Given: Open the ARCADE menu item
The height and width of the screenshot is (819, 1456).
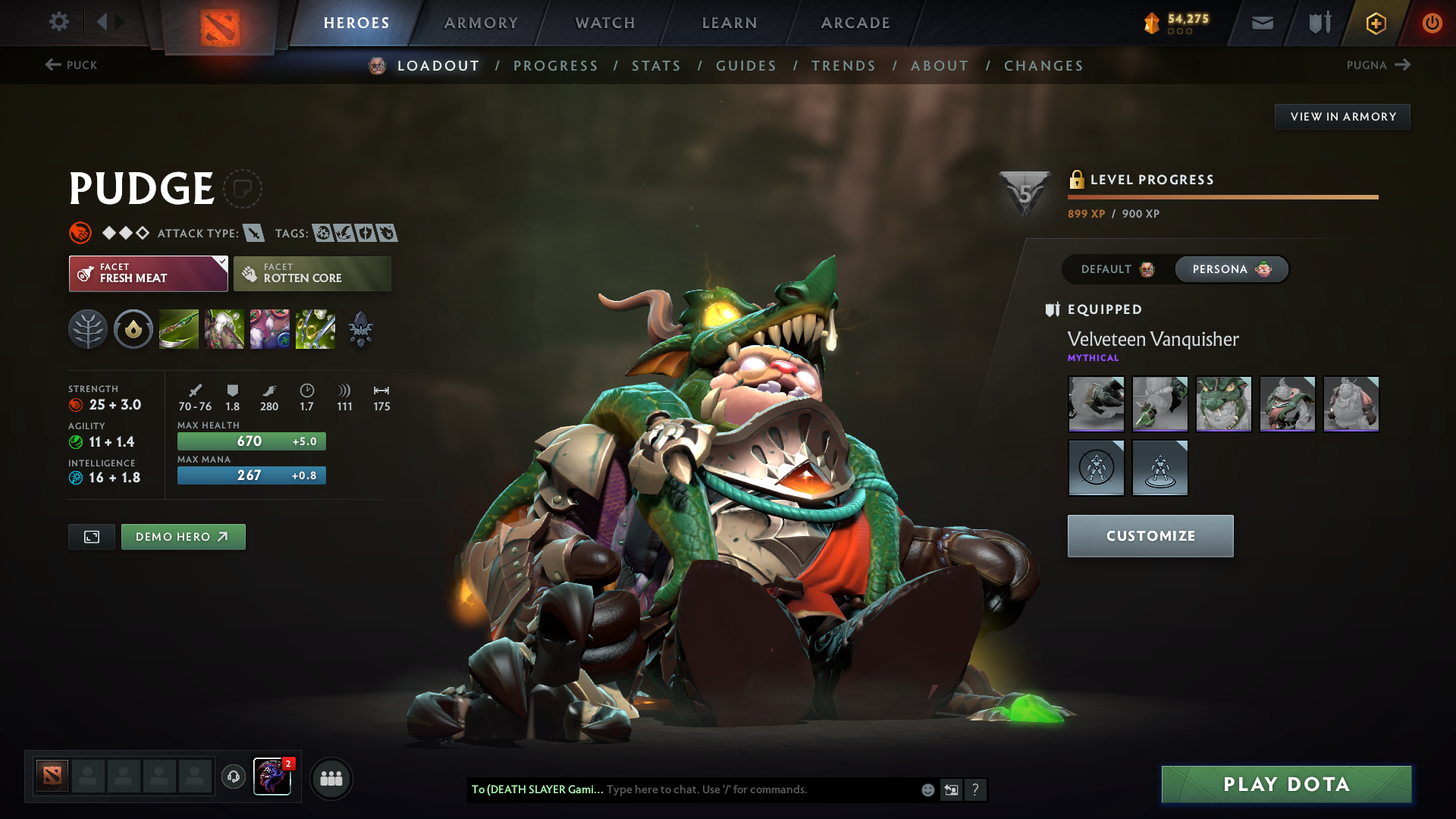Looking at the screenshot, I should click(855, 23).
